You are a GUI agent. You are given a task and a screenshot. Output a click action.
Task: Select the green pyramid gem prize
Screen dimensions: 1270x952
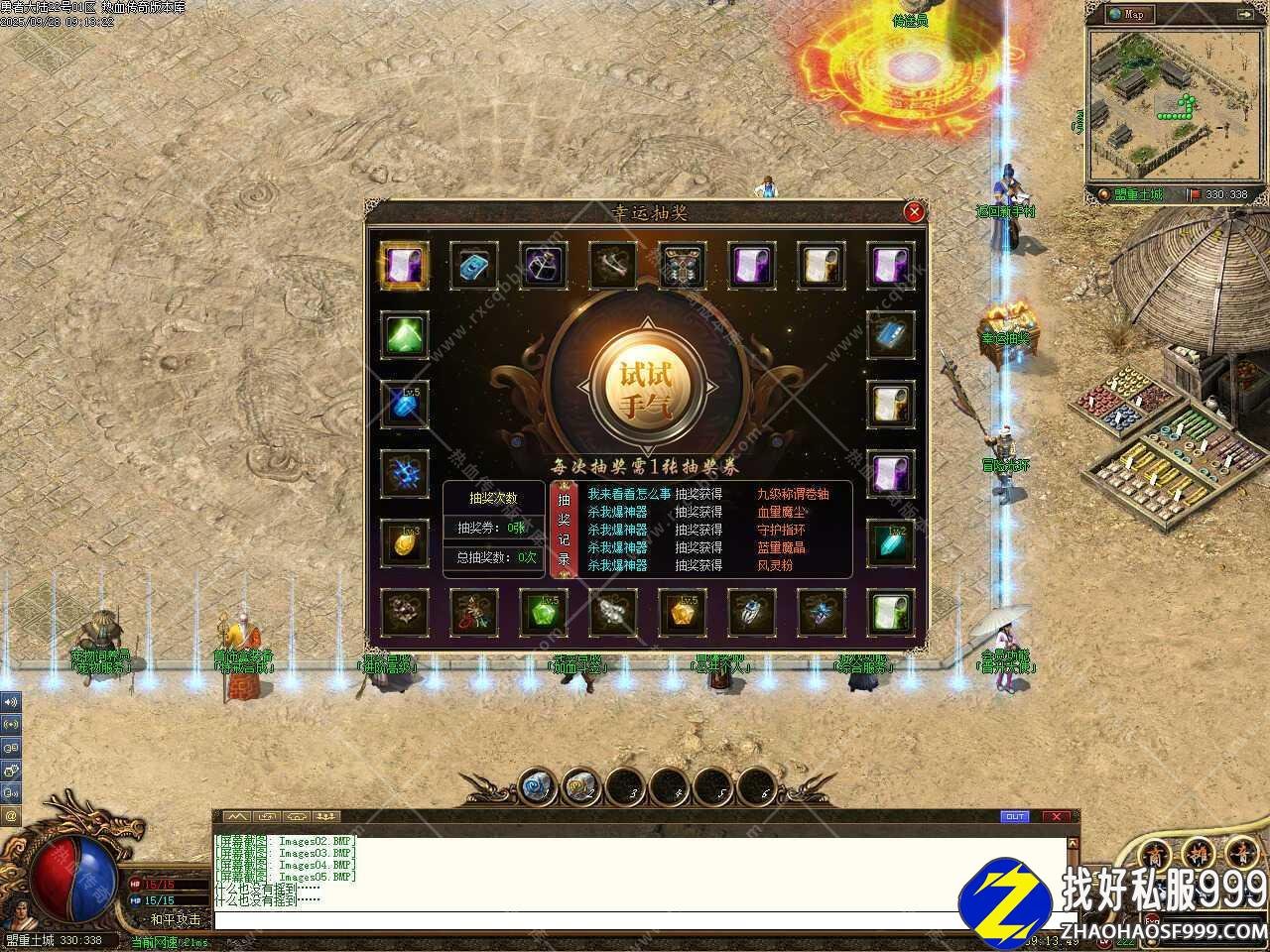click(404, 335)
